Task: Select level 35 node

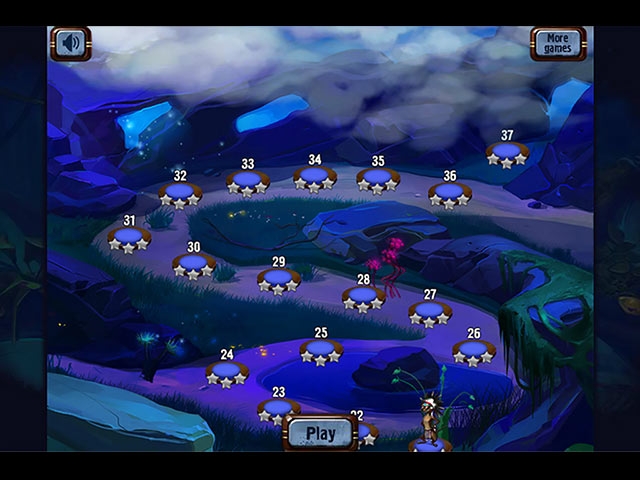Action: point(378,178)
